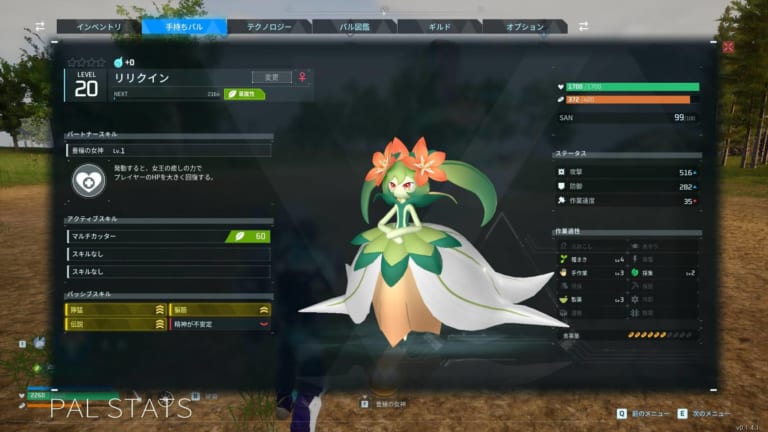Choose the 種まき work suitability entry

click(x=592, y=259)
